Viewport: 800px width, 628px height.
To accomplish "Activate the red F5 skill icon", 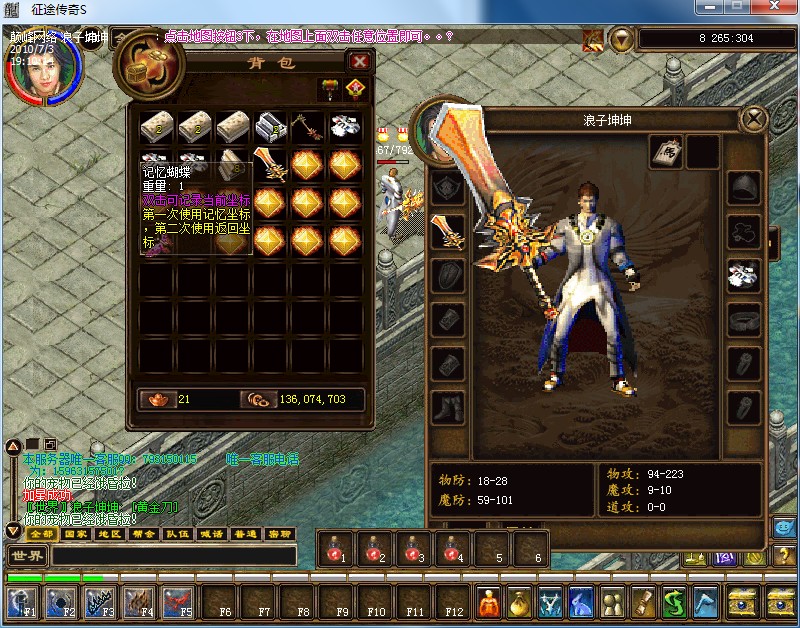I will pos(178,603).
